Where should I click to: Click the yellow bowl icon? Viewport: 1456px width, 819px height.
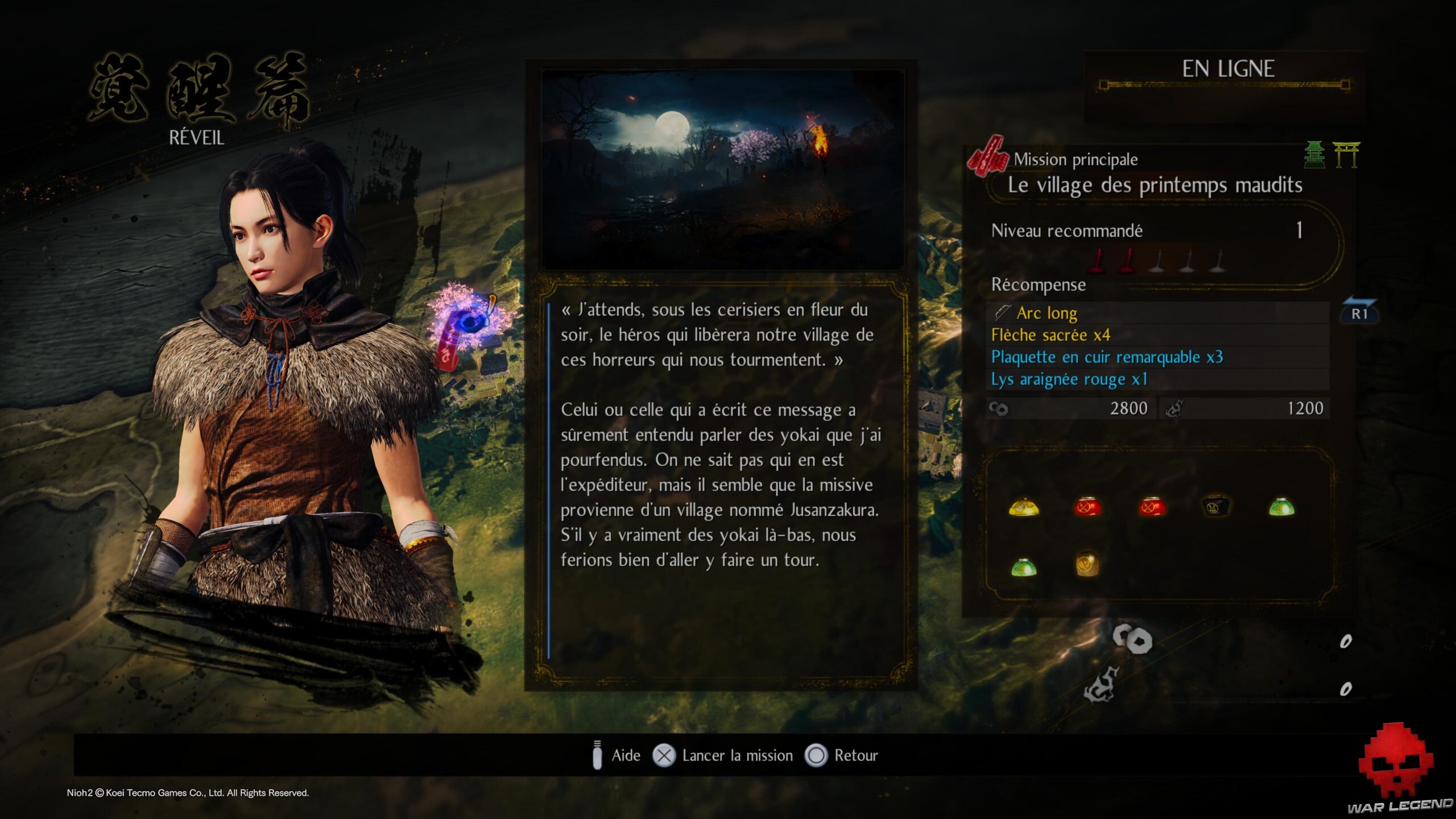pyautogui.click(x=1024, y=506)
